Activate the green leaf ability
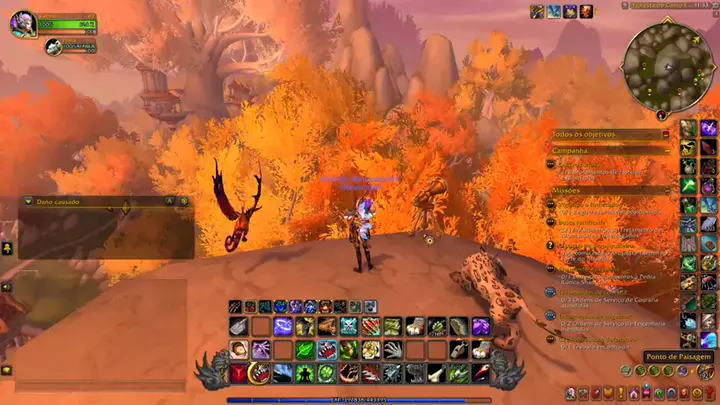 tap(305, 350)
